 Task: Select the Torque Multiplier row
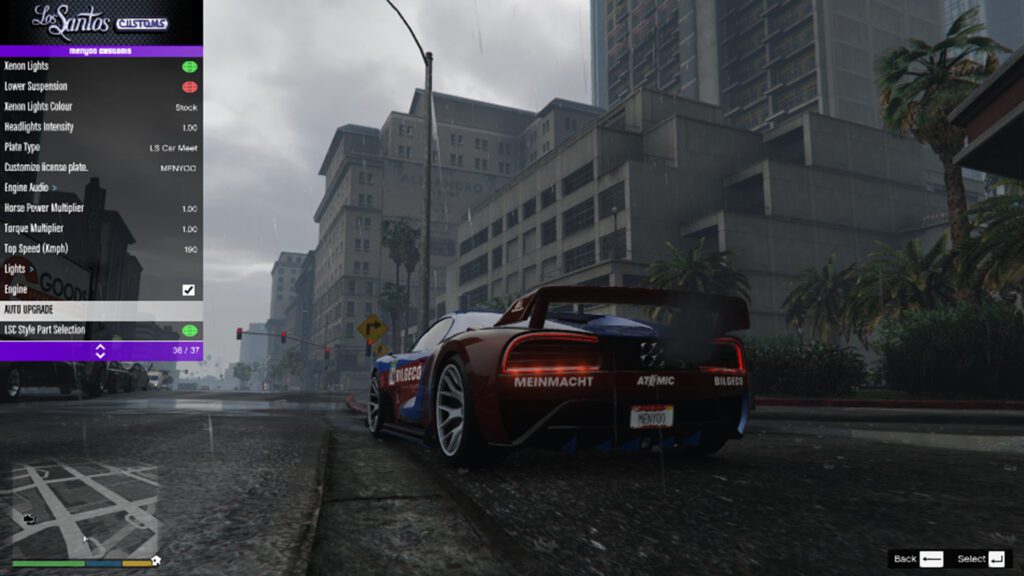[100, 229]
